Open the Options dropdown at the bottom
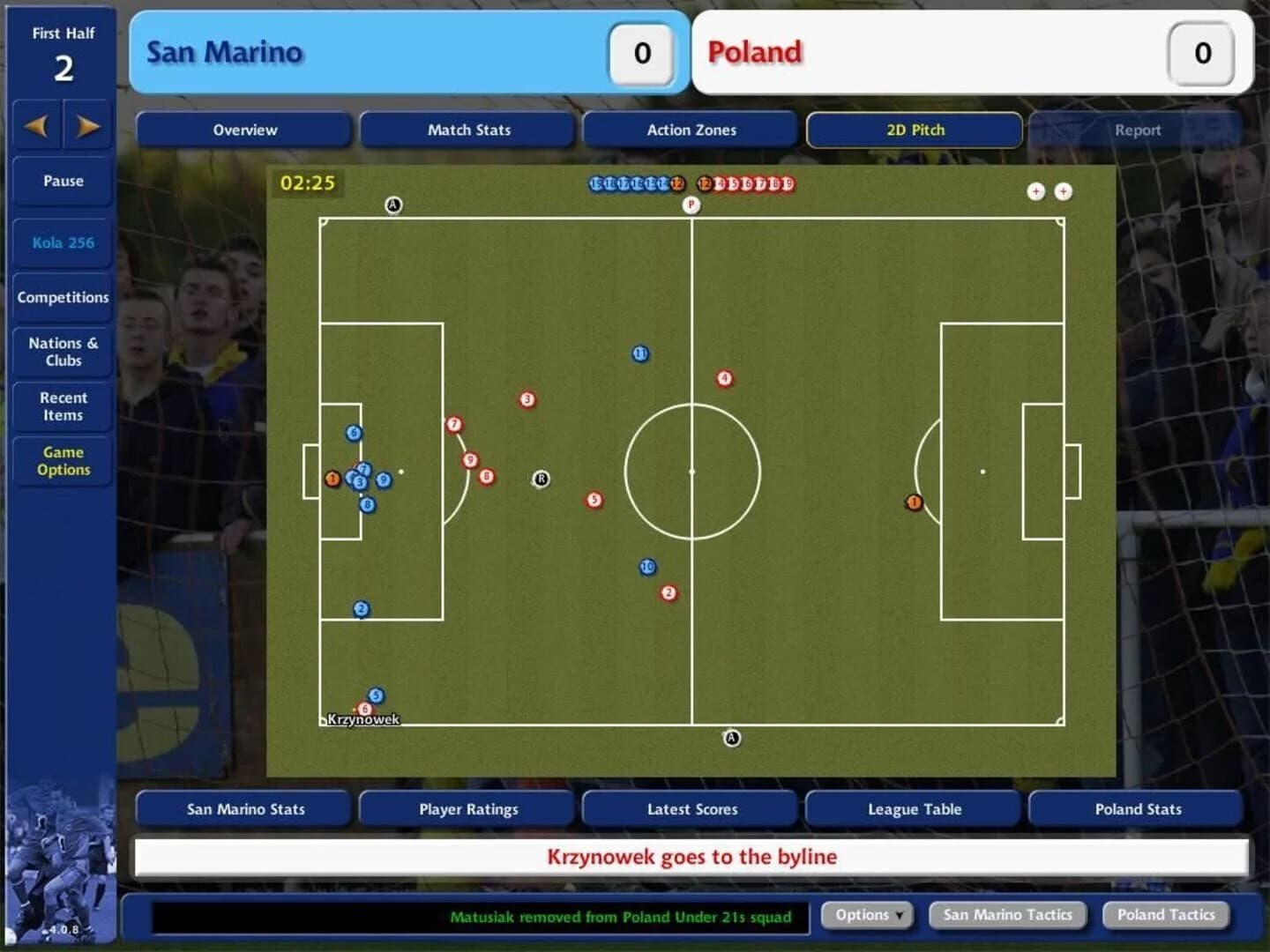The width and height of the screenshot is (1270, 952). coord(865,915)
